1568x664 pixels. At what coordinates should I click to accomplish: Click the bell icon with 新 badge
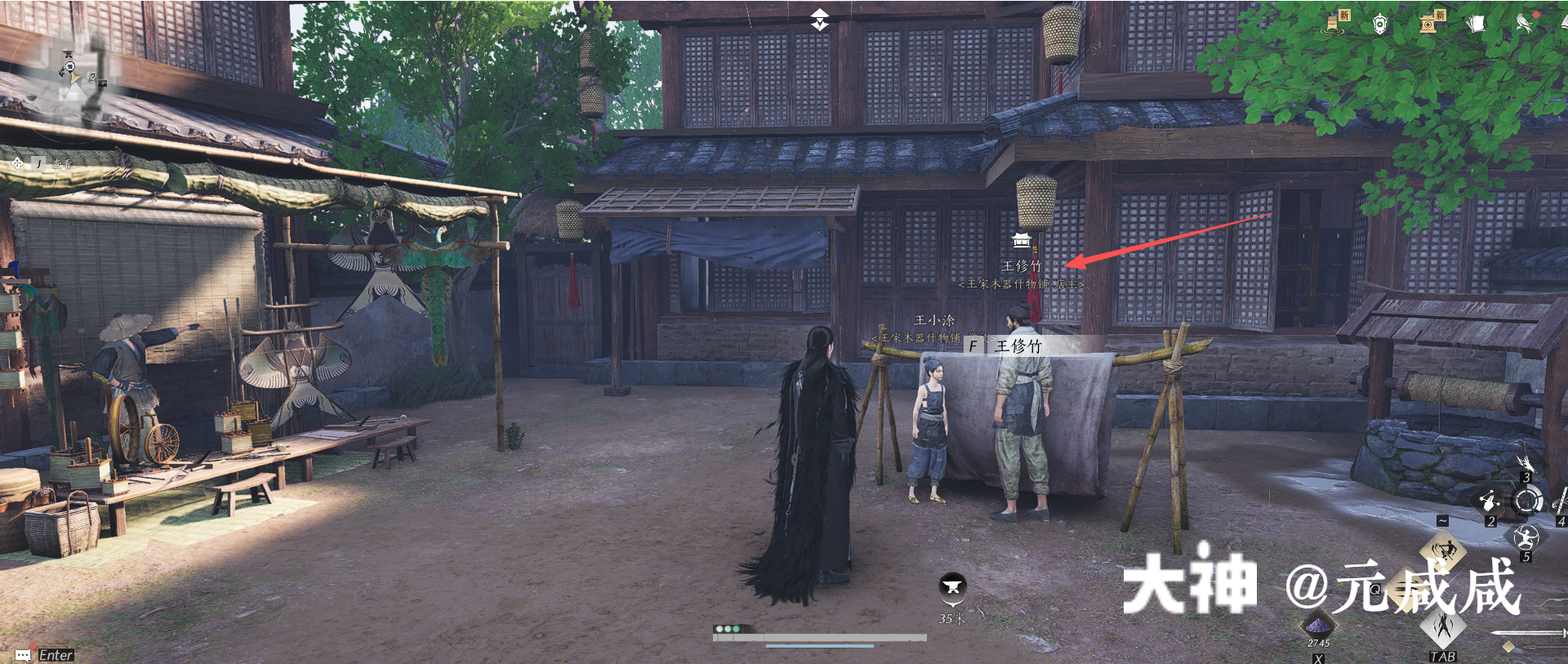1333,23
